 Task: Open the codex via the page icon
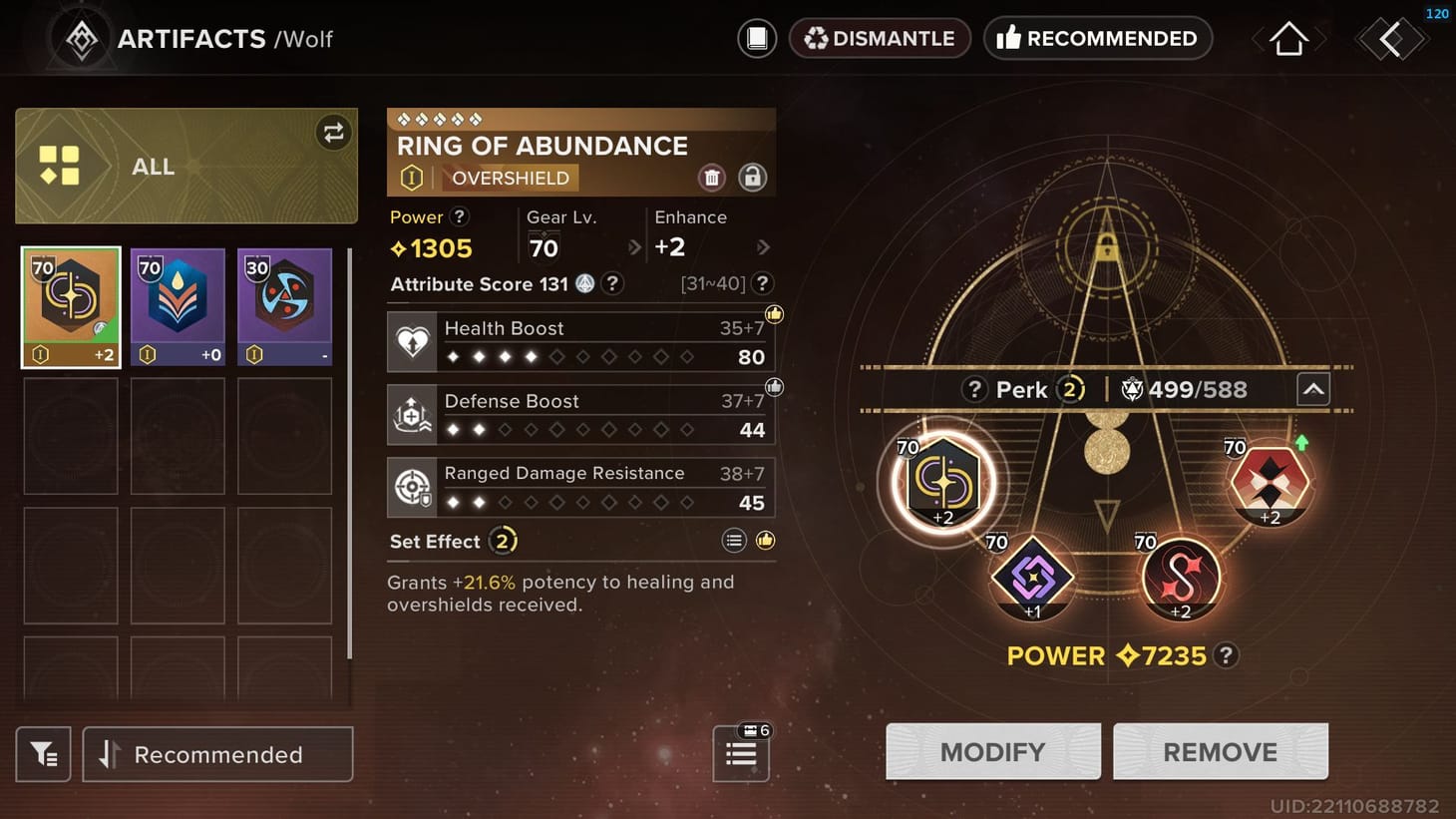pyautogui.click(x=756, y=38)
